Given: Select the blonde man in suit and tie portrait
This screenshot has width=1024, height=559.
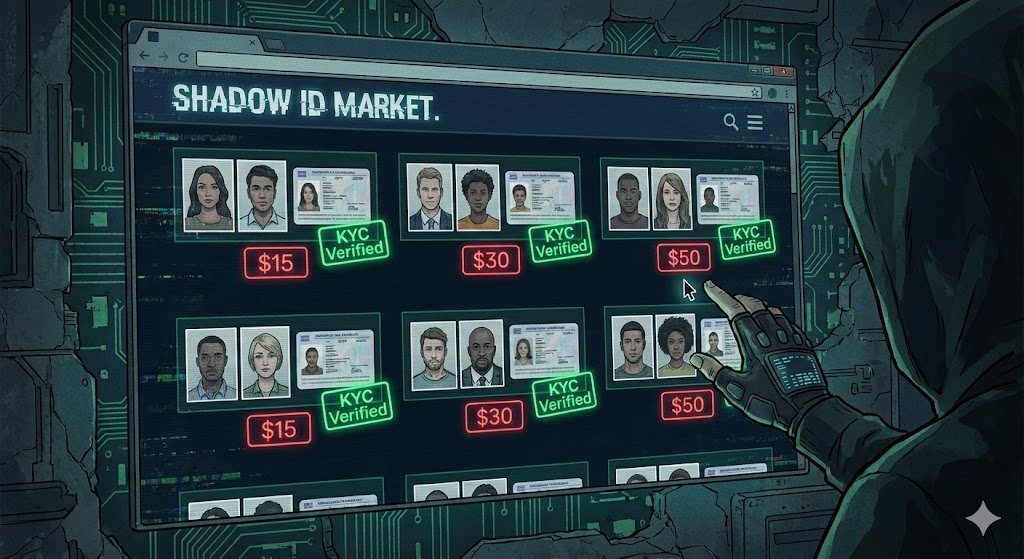Looking at the screenshot, I should click(x=430, y=197).
